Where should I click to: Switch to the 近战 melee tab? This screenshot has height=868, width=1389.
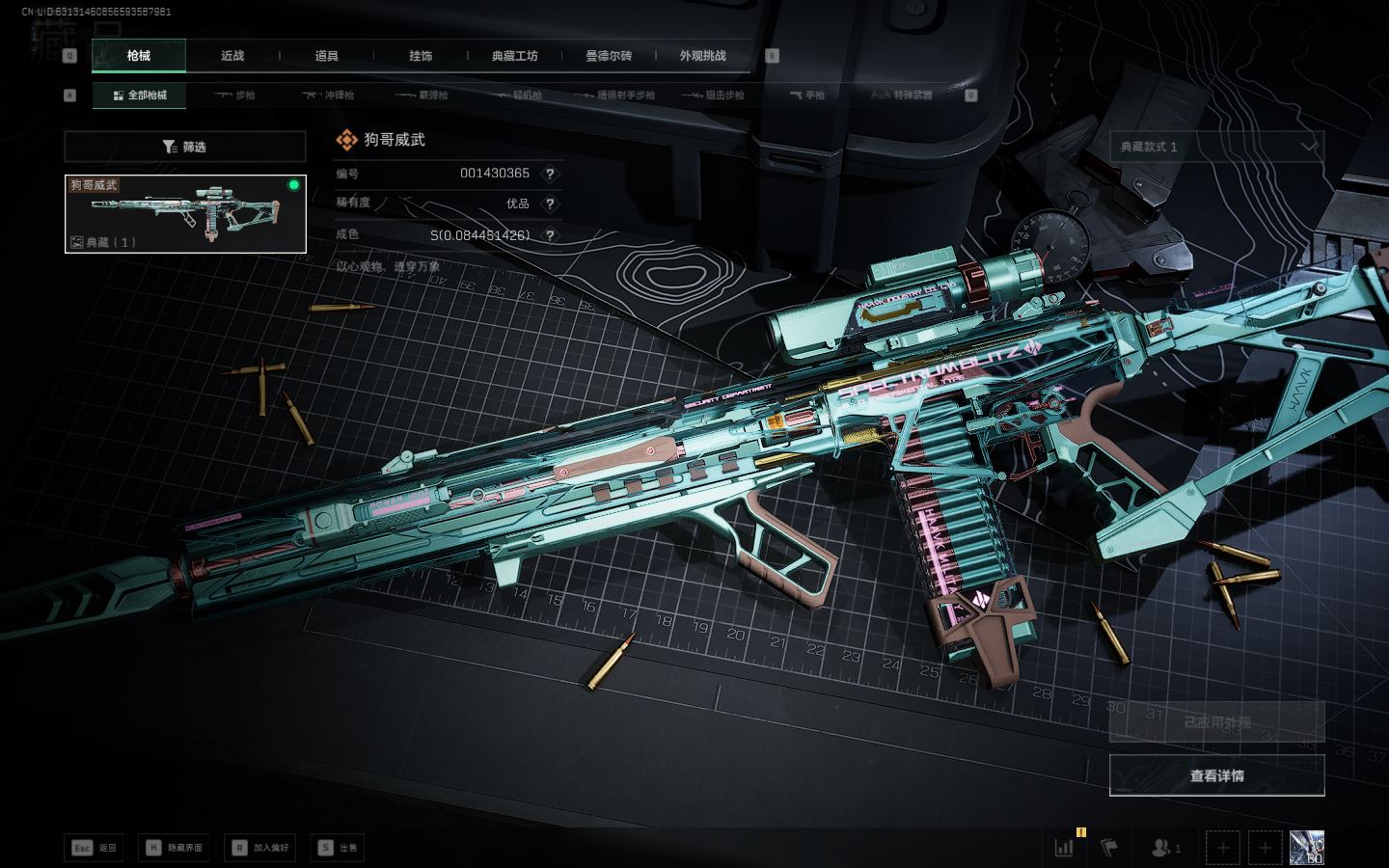click(232, 56)
